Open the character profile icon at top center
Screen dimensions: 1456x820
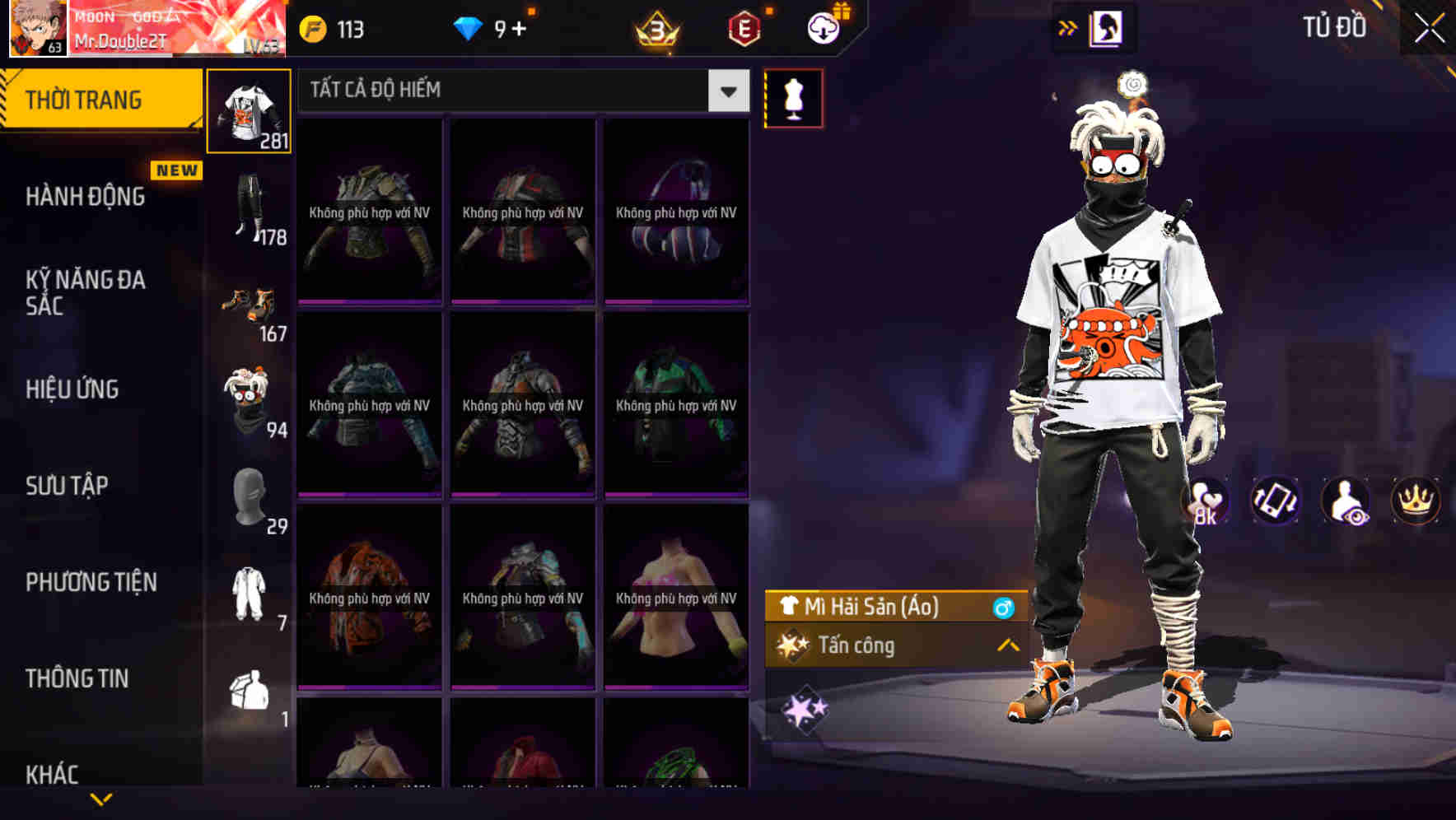pyautogui.click(x=1106, y=27)
